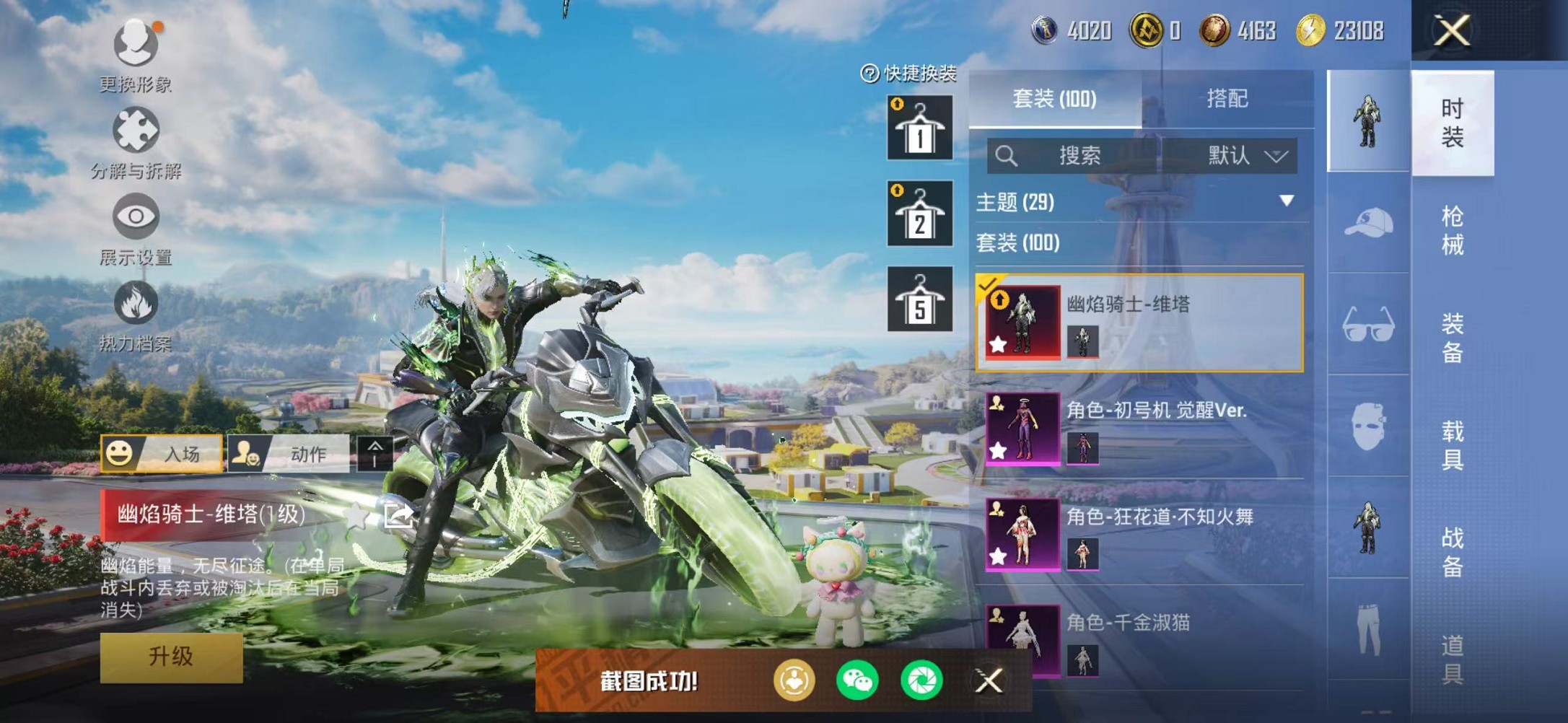Choose quick outfit preset hanger 2
Viewport: 1568px width, 723px height.
[x=919, y=214]
